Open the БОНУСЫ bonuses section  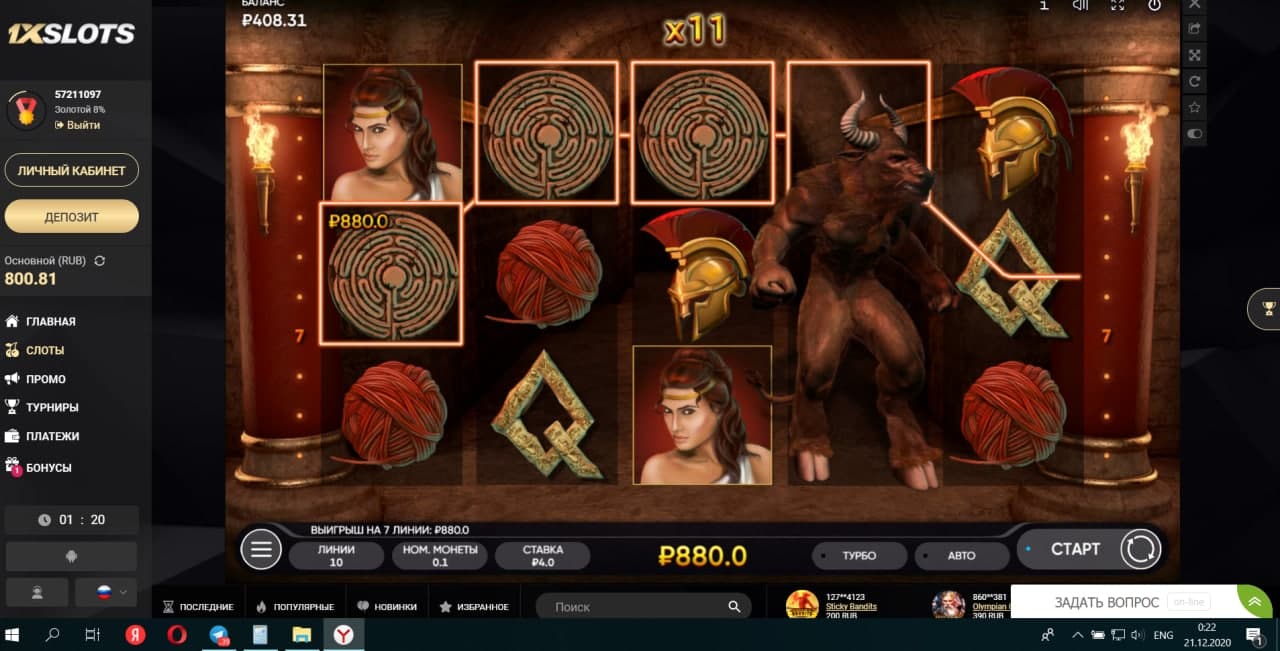pyautogui.click(x=48, y=467)
